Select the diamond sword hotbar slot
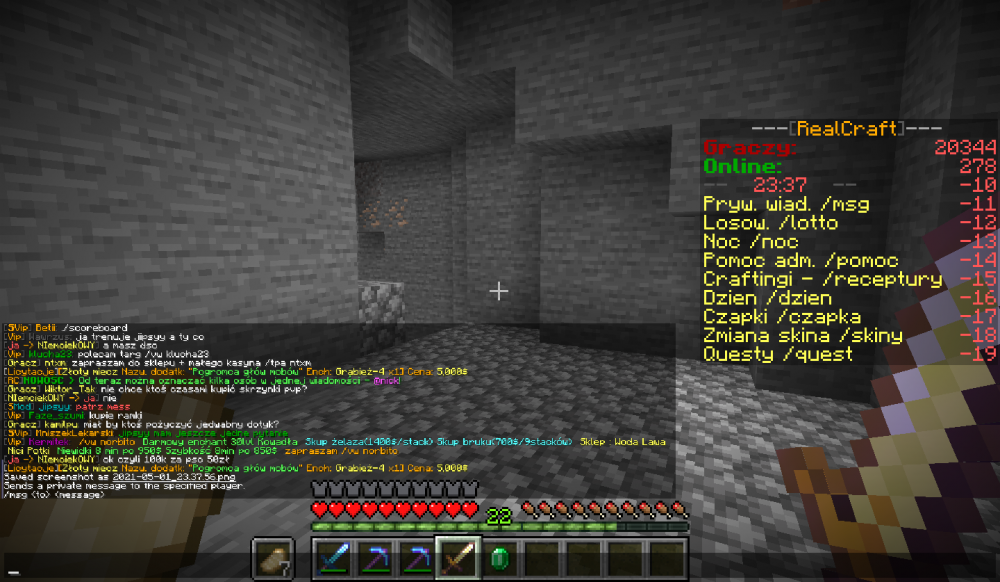The image size is (1000, 582). [x=332, y=559]
